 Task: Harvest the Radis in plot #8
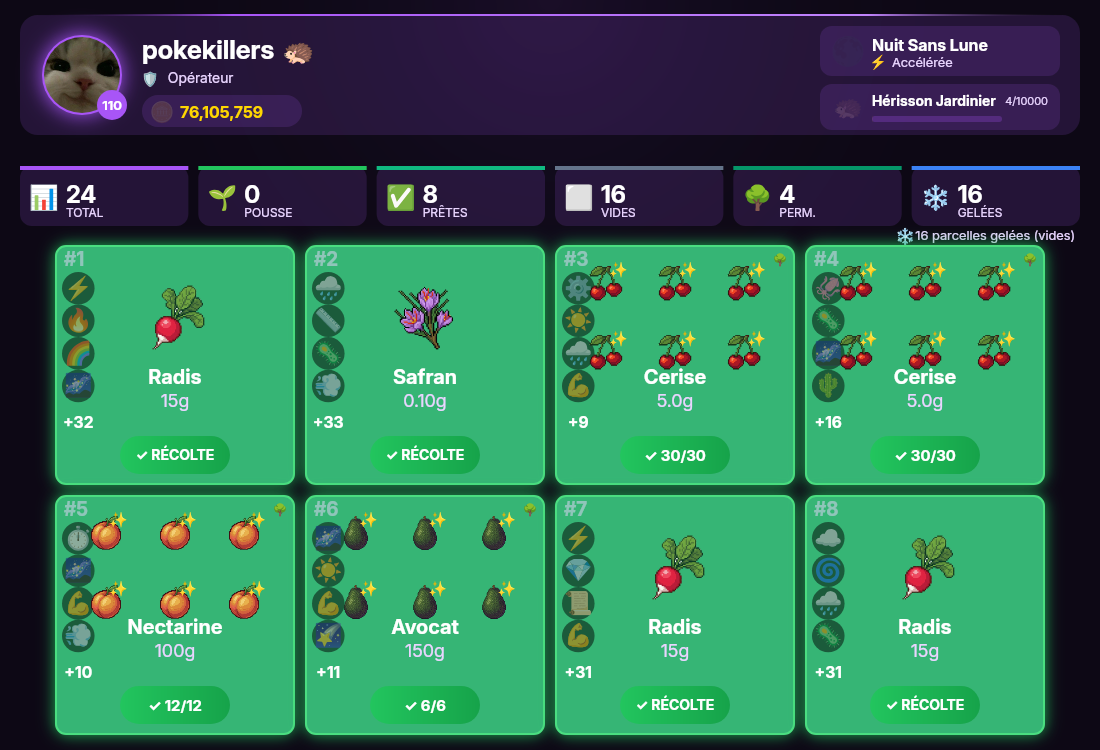tap(925, 705)
